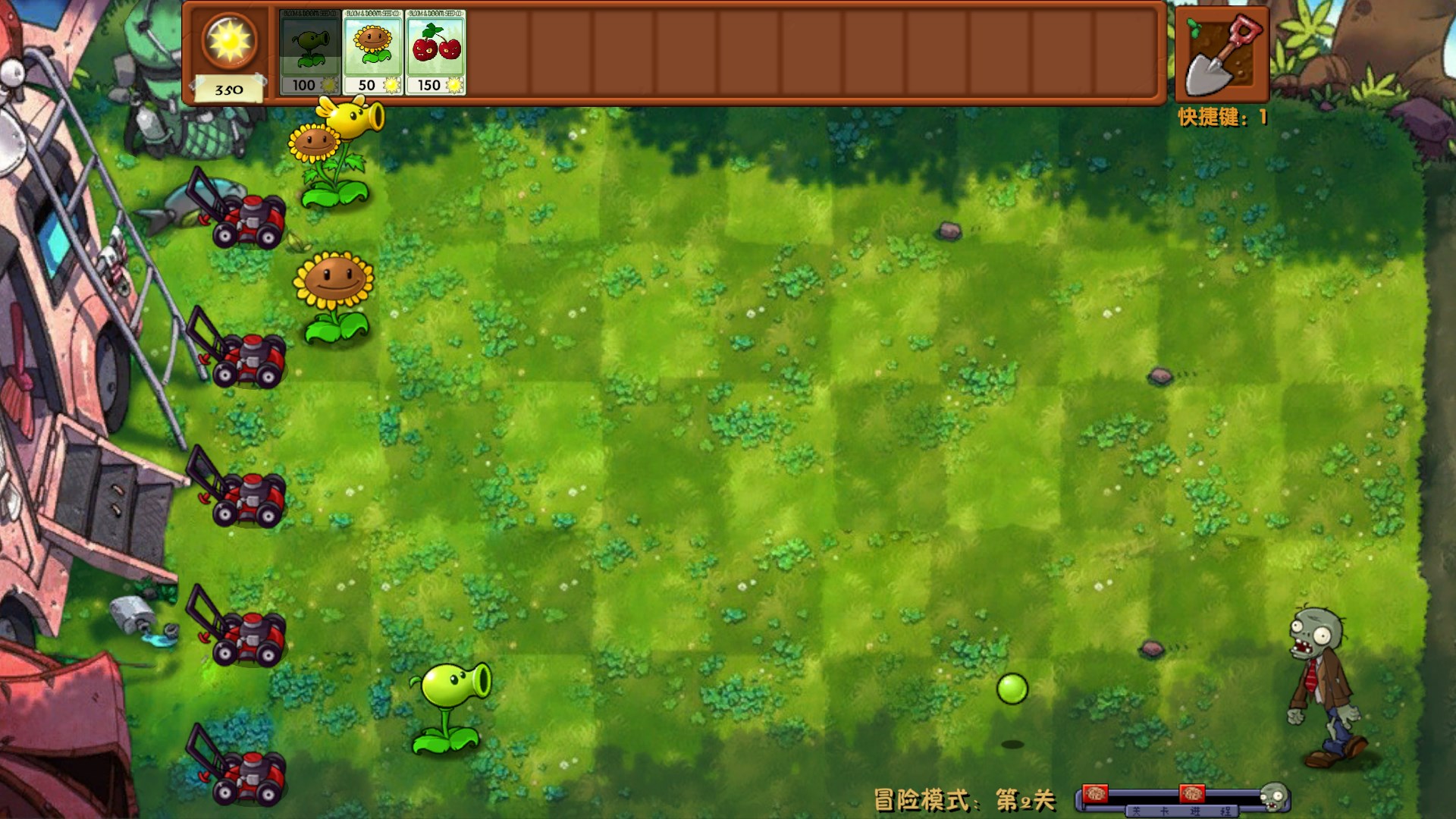Viewport: 1456px width, 819px height.
Task: Click the pea projectile flying across the lawn
Action: pos(1014,686)
